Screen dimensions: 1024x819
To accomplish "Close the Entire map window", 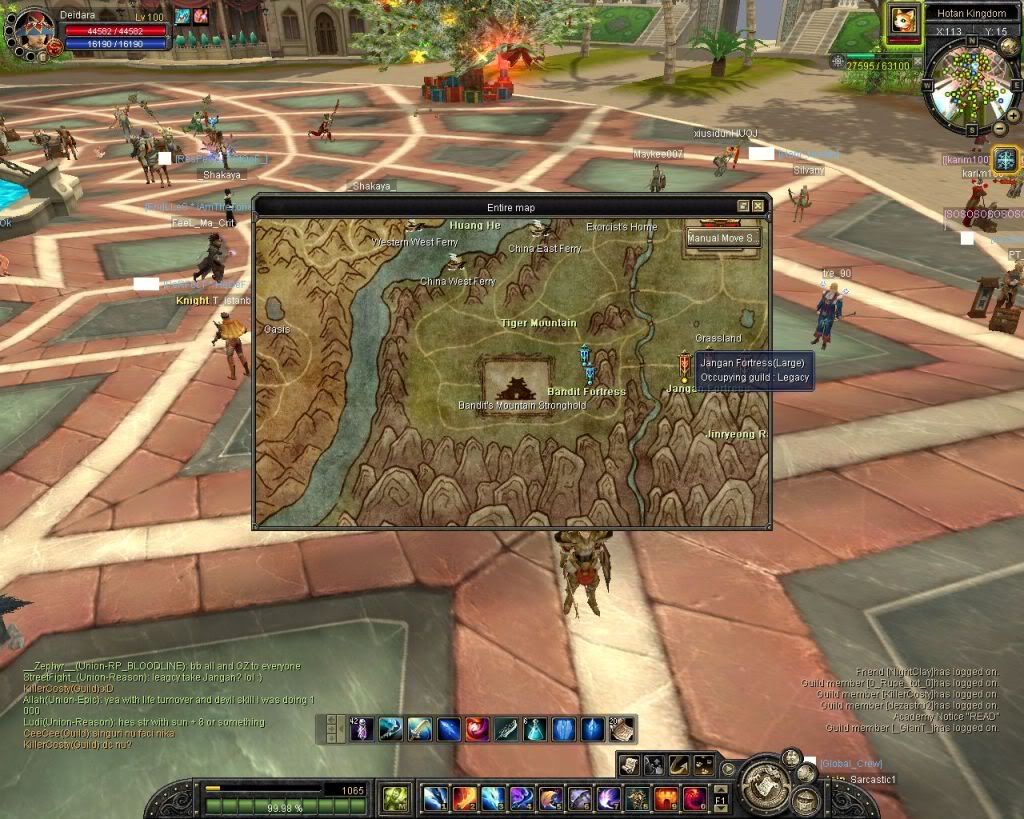I will point(758,206).
